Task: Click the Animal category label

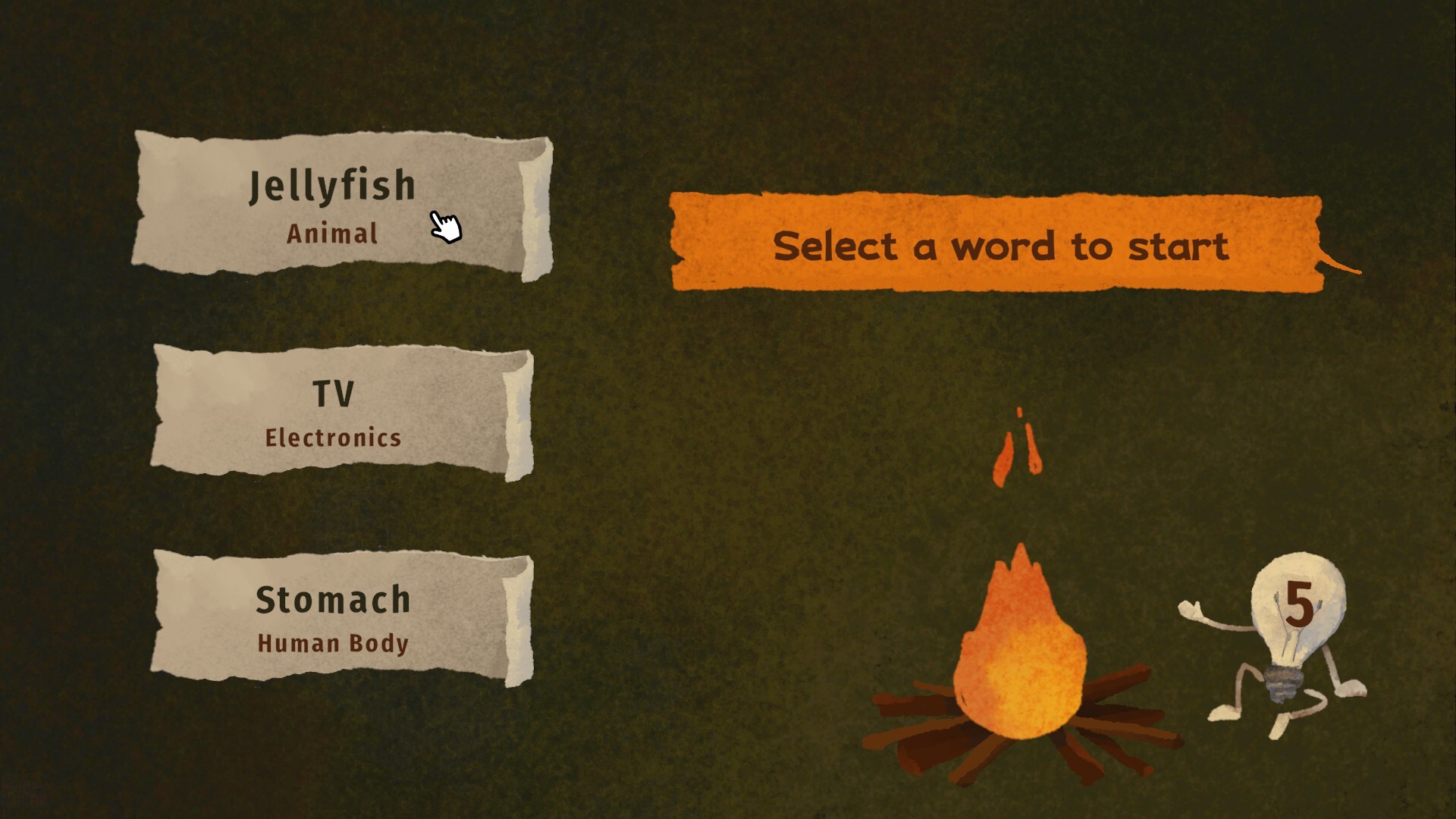Action: coord(332,234)
